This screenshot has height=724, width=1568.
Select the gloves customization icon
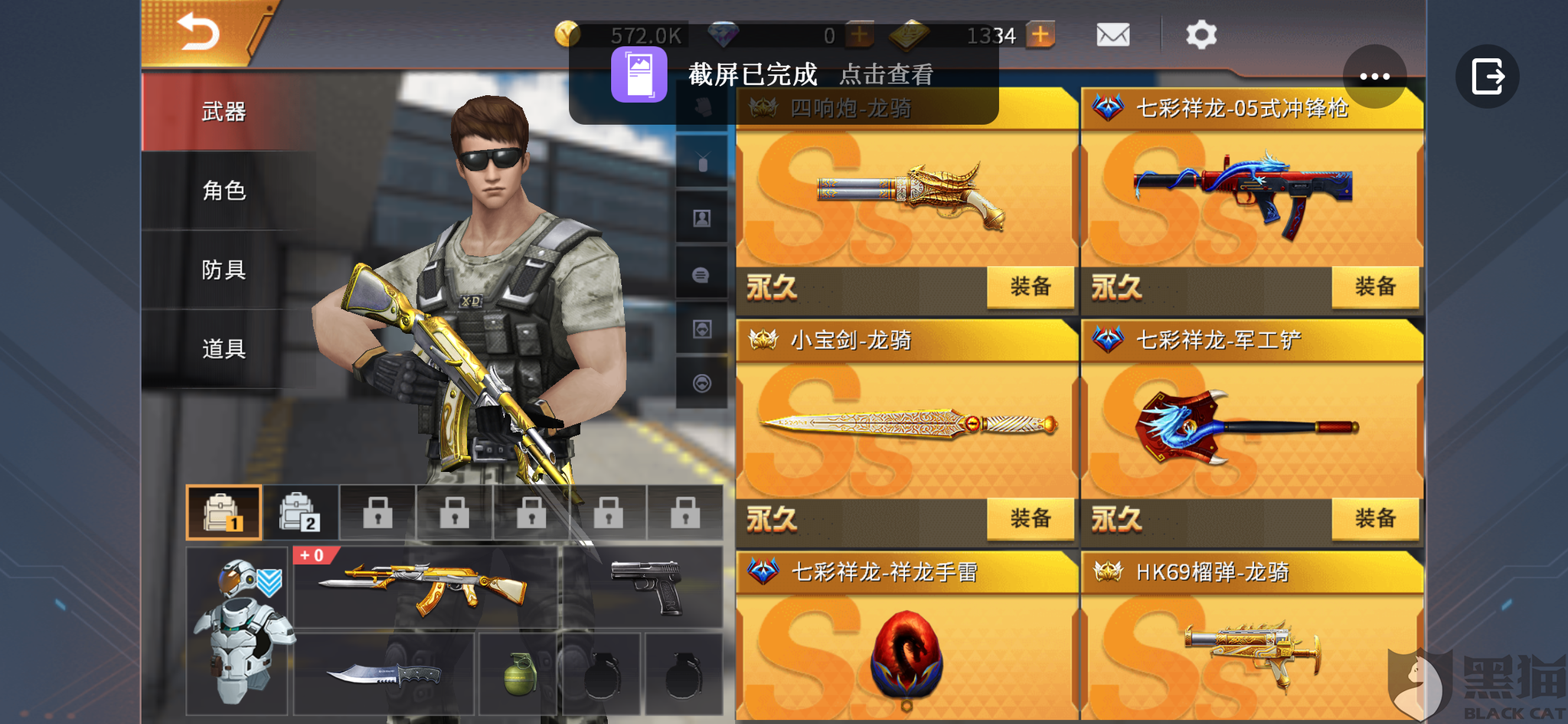(x=701, y=107)
